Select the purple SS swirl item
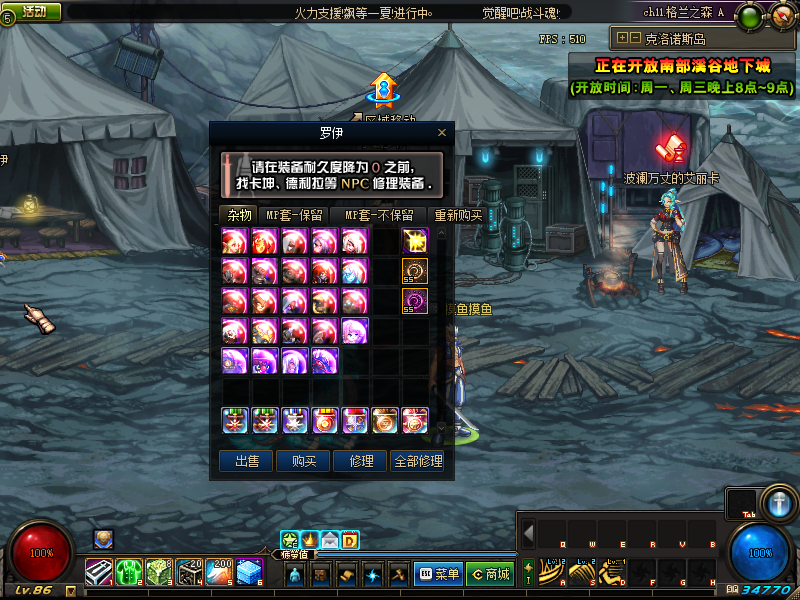 pos(415,301)
